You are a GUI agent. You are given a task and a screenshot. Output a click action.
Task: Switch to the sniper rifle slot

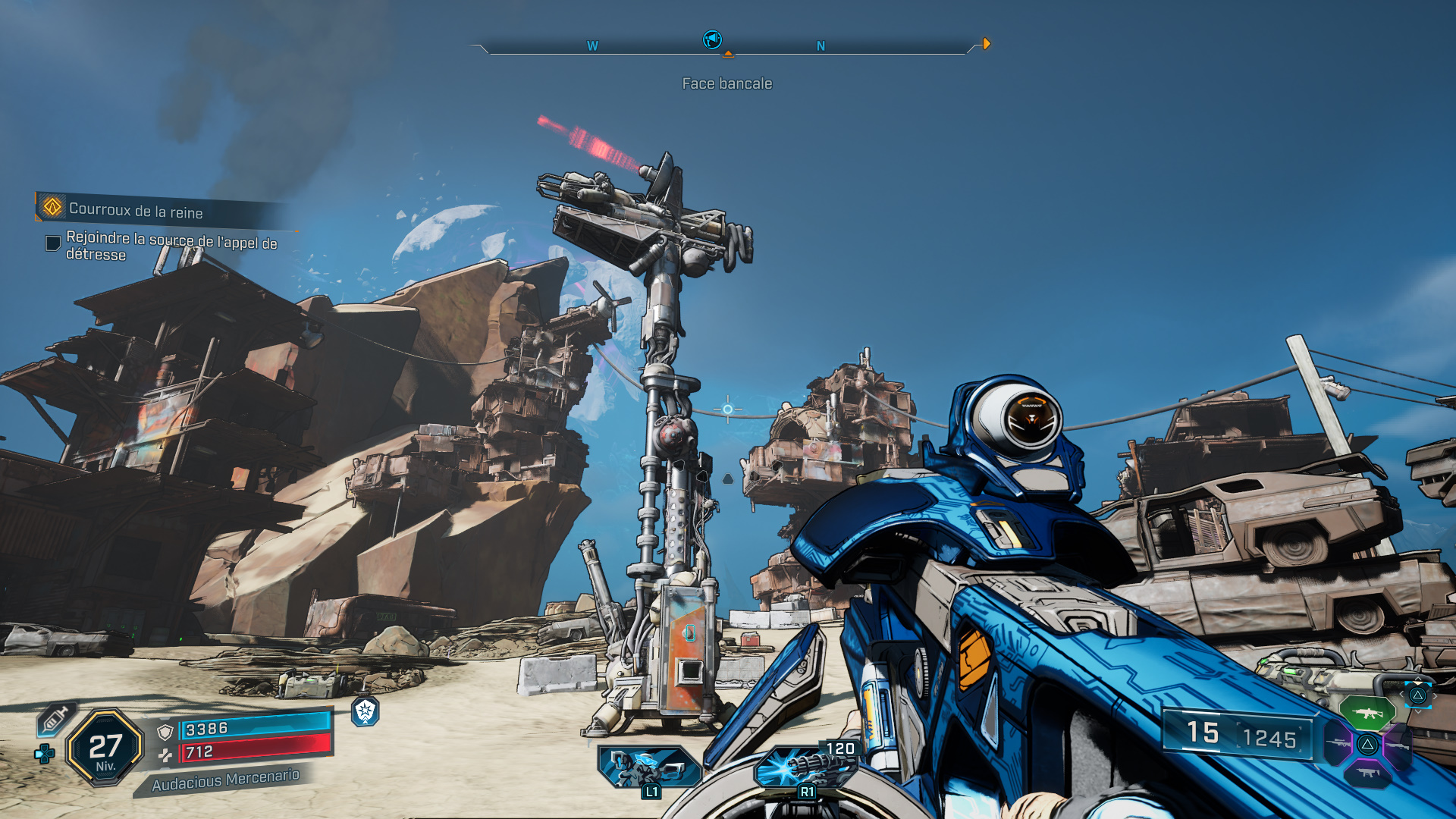[1338, 743]
